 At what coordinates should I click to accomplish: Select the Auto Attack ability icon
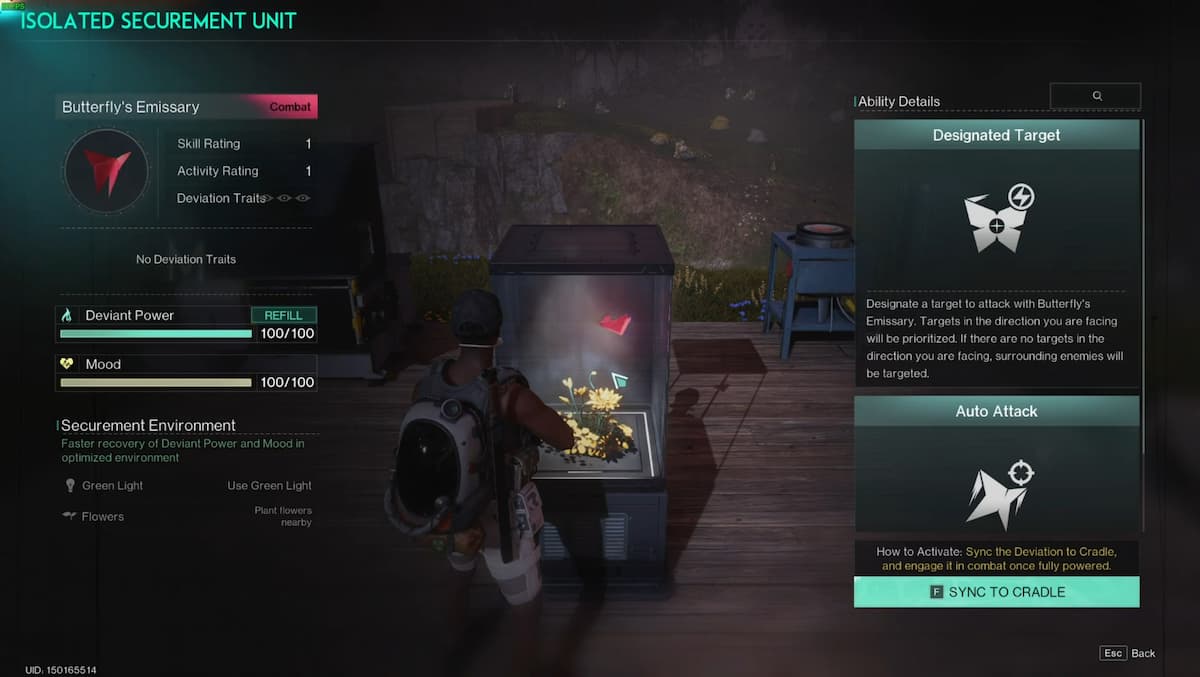pyautogui.click(x=997, y=491)
